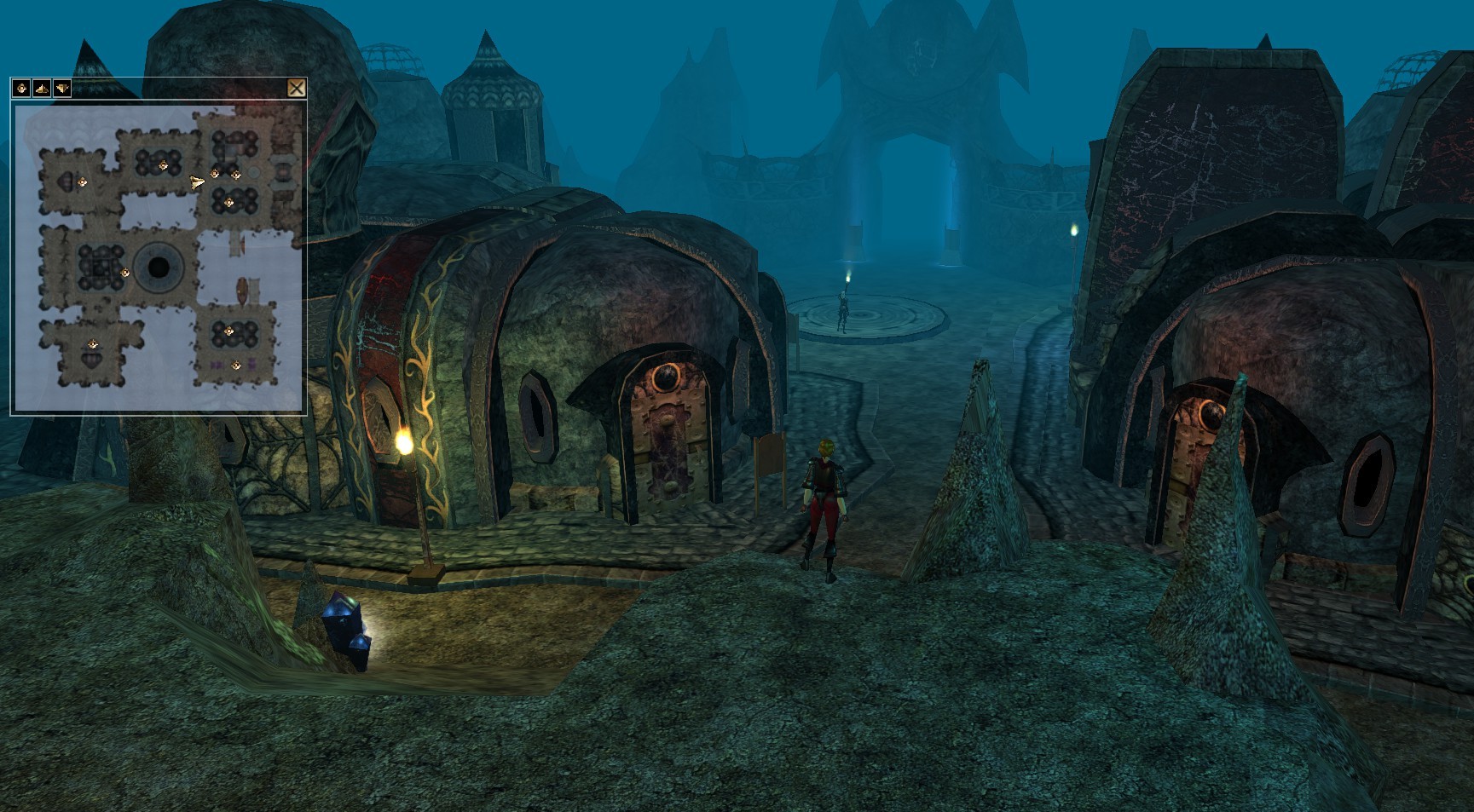
Task: Select the map pin in the bottom-left building
Action: click(x=93, y=345)
